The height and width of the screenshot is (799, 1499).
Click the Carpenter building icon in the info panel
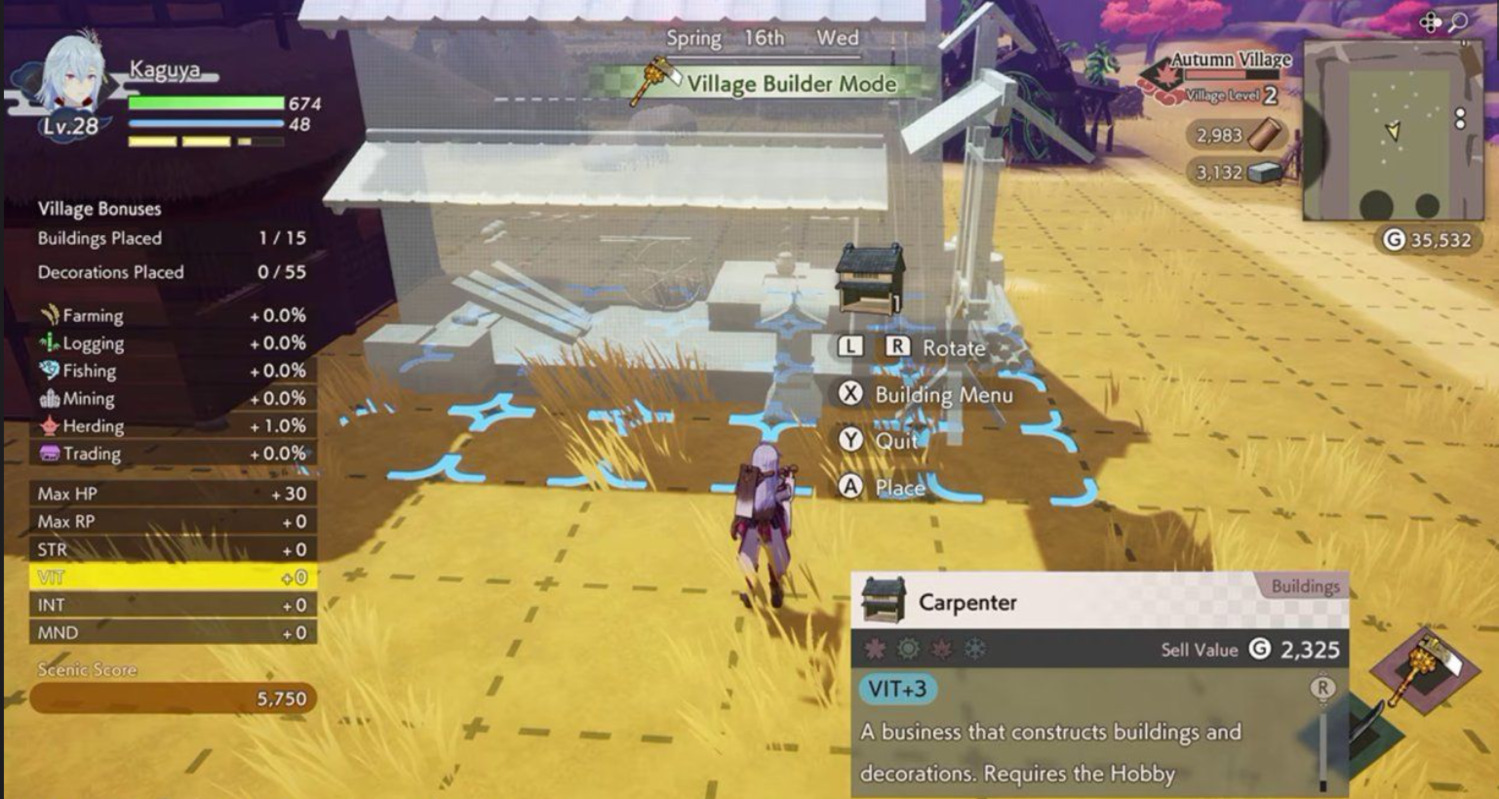pyautogui.click(x=883, y=600)
